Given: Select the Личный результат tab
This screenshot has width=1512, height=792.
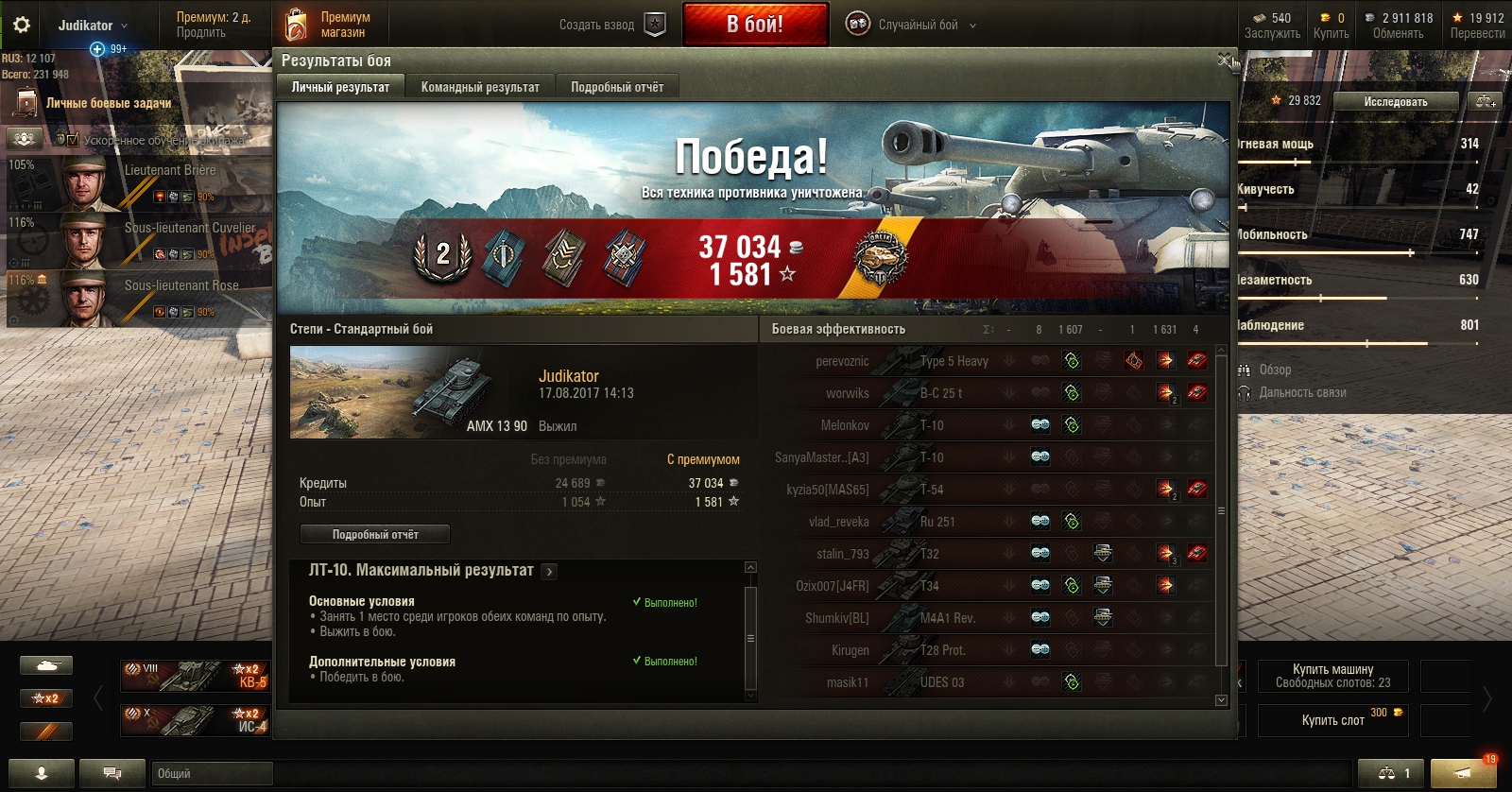Looking at the screenshot, I should point(340,87).
